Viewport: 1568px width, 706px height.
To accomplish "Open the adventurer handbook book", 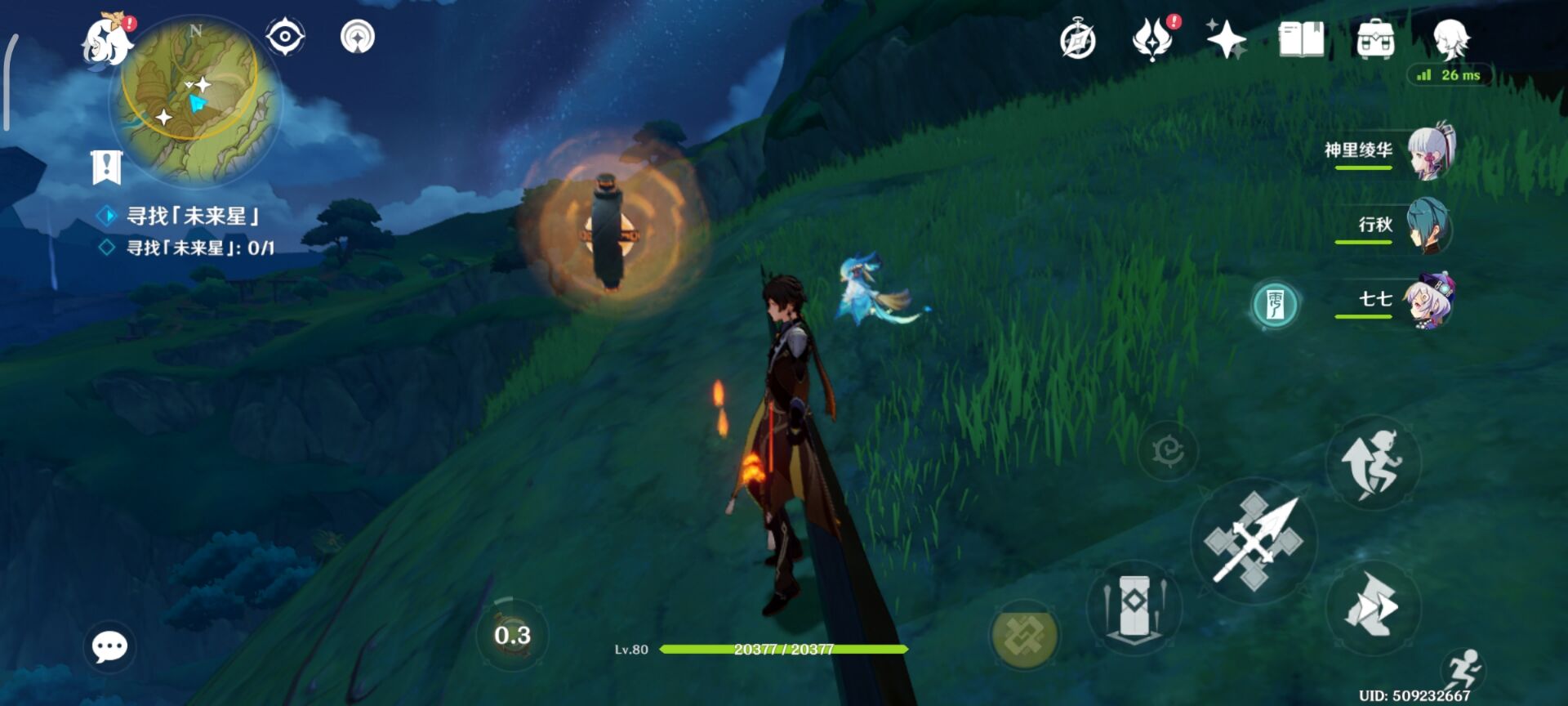I will [x=1301, y=39].
